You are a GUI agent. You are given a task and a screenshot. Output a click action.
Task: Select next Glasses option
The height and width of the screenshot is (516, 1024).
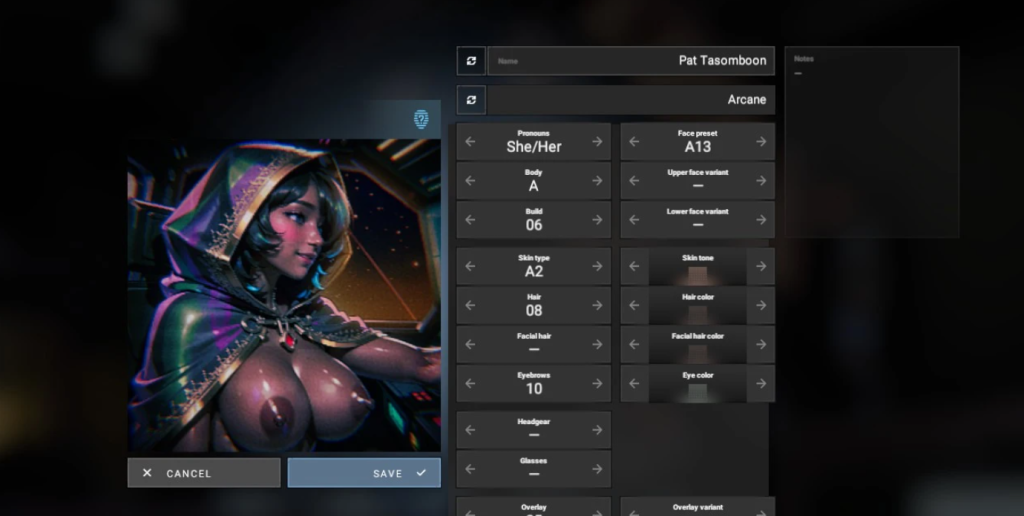click(597, 469)
